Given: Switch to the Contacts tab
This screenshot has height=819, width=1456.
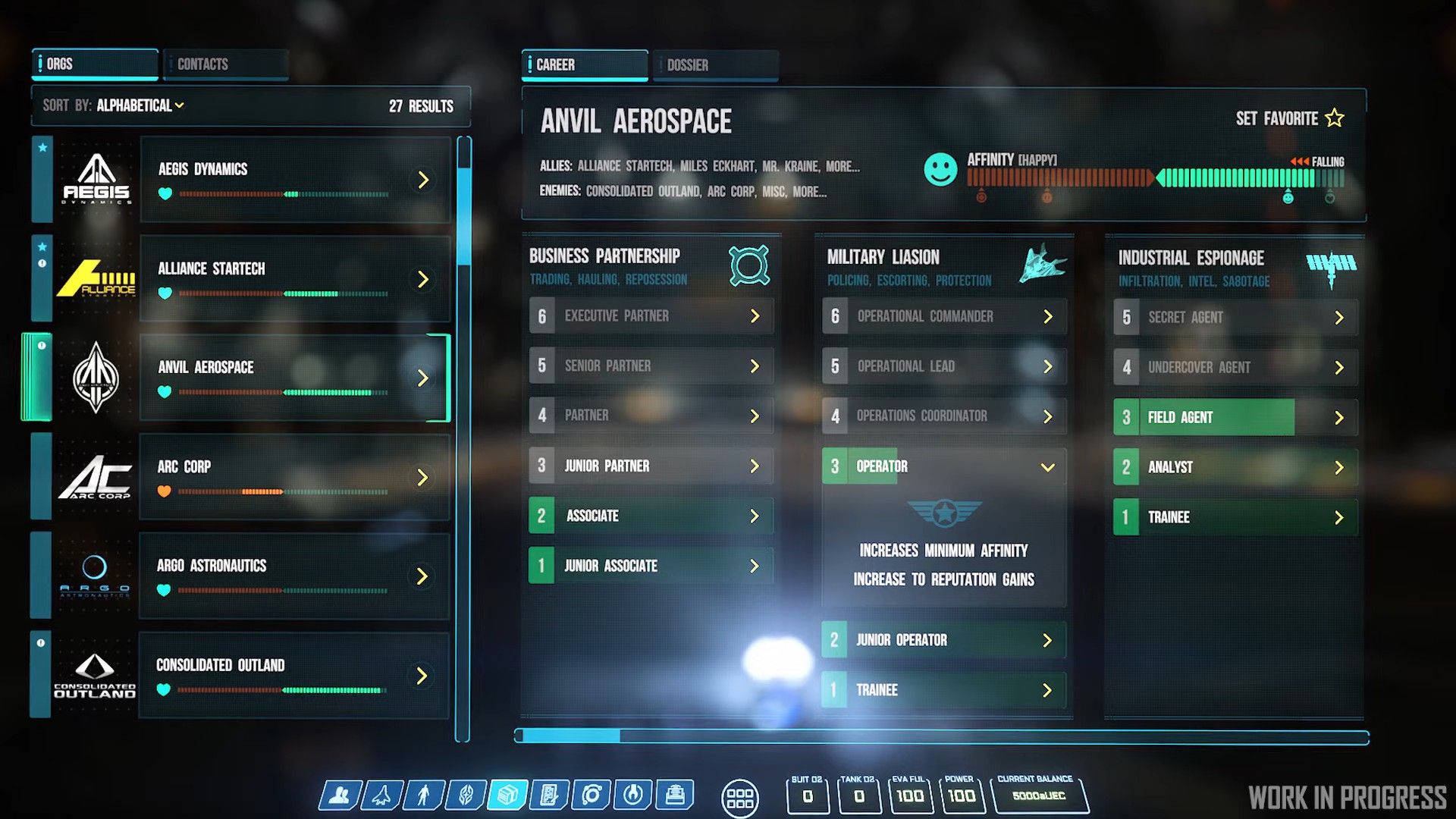Looking at the screenshot, I should click(x=225, y=64).
